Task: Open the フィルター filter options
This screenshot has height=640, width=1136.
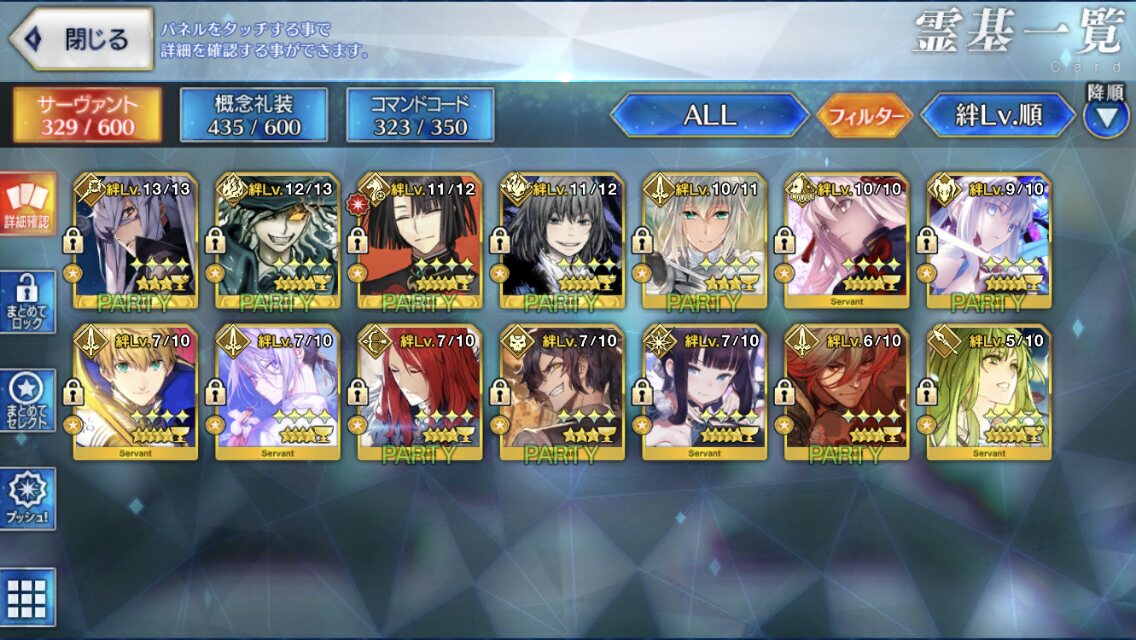Action: (x=865, y=116)
